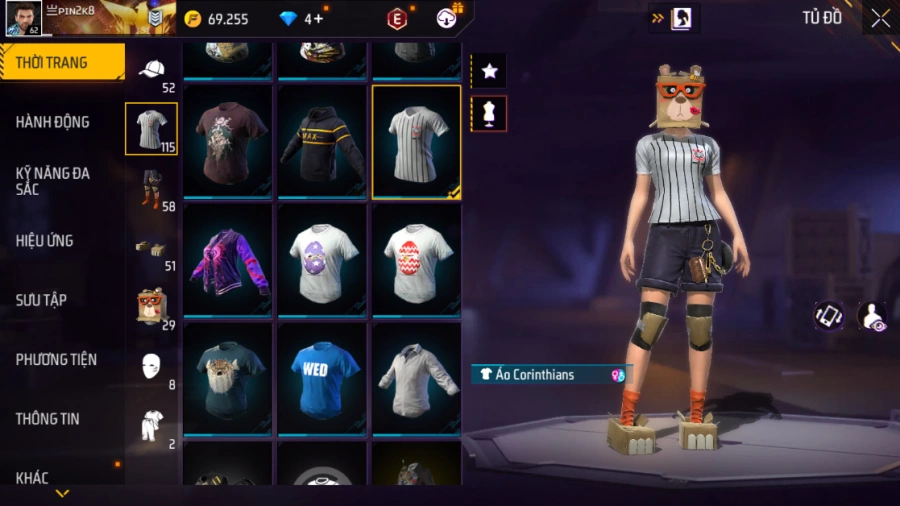Switch to the HÀNH ĐỘNG tab
Viewport: 900px width, 506px height.
(60, 122)
